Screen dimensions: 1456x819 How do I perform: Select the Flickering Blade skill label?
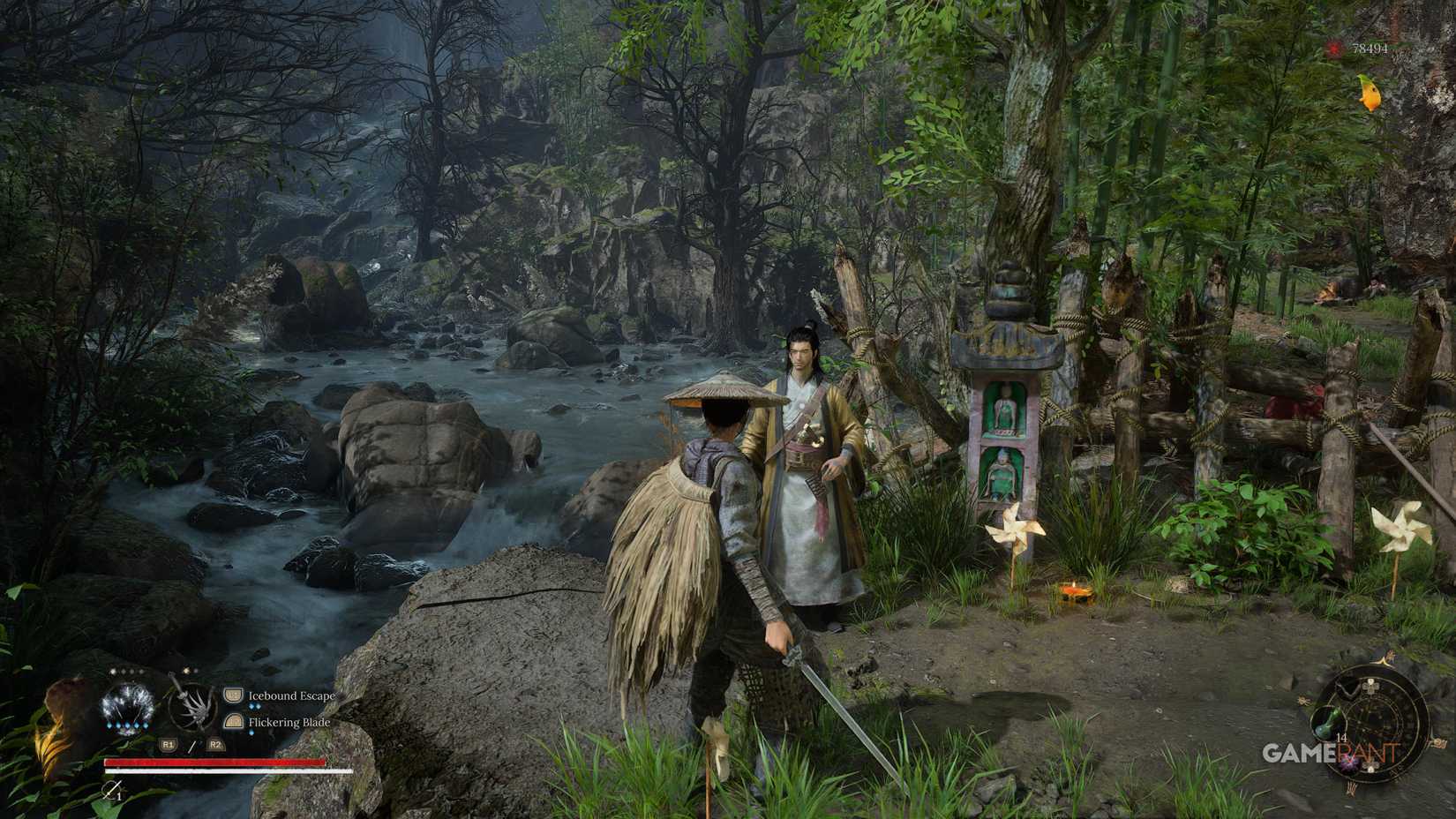coord(289,722)
